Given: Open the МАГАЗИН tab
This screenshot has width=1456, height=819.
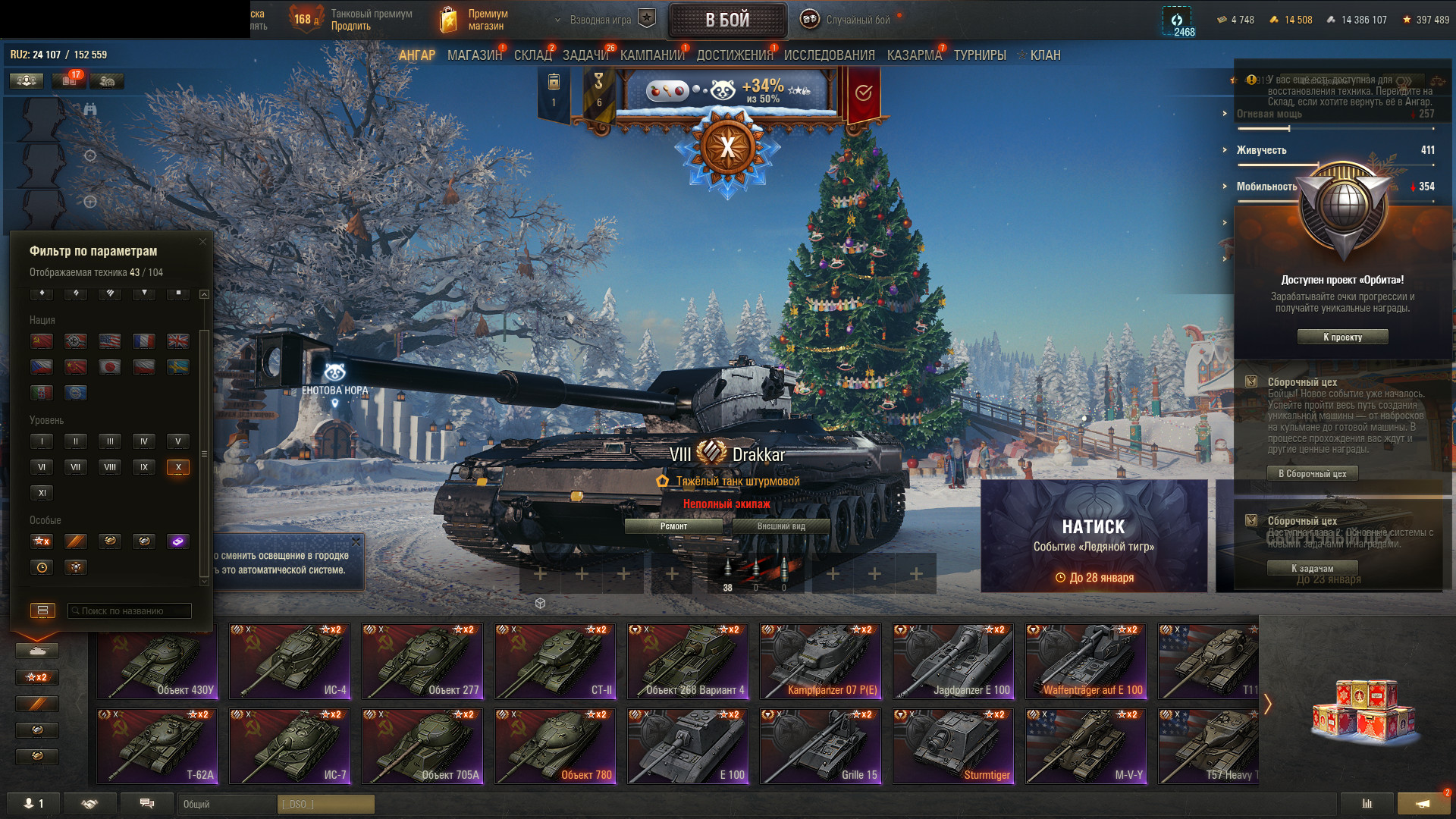Looking at the screenshot, I should click(x=474, y=55).
